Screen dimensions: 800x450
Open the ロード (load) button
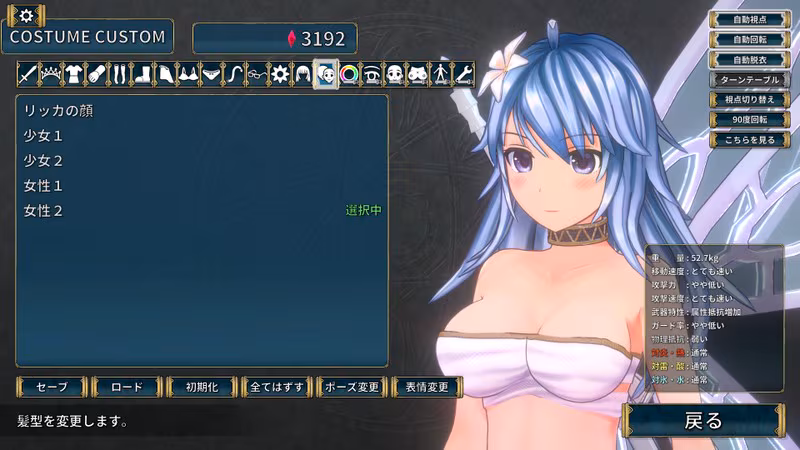(x=124, y=387)
